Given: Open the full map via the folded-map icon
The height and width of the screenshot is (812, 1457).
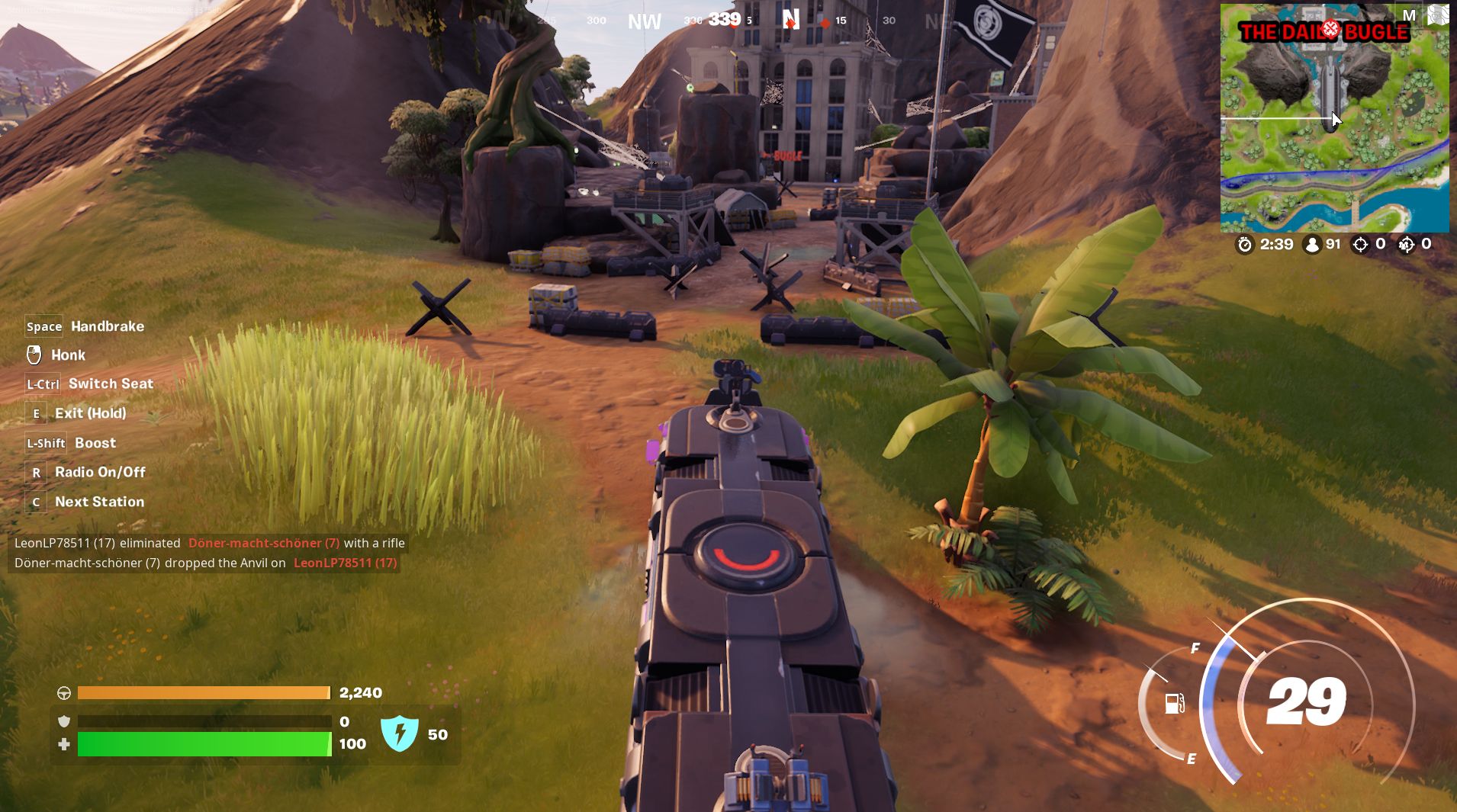Looking at the screenshot, I should click(x=1438, y=15).
